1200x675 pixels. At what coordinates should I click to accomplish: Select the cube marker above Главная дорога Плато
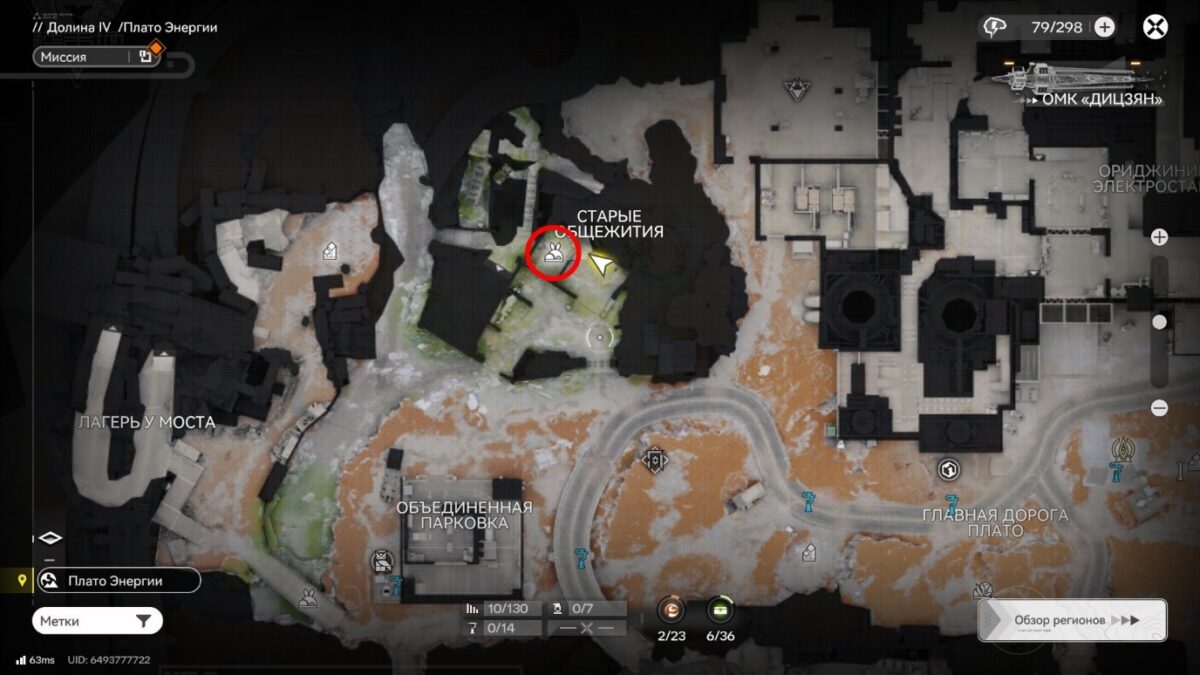(x=948, y=469)
